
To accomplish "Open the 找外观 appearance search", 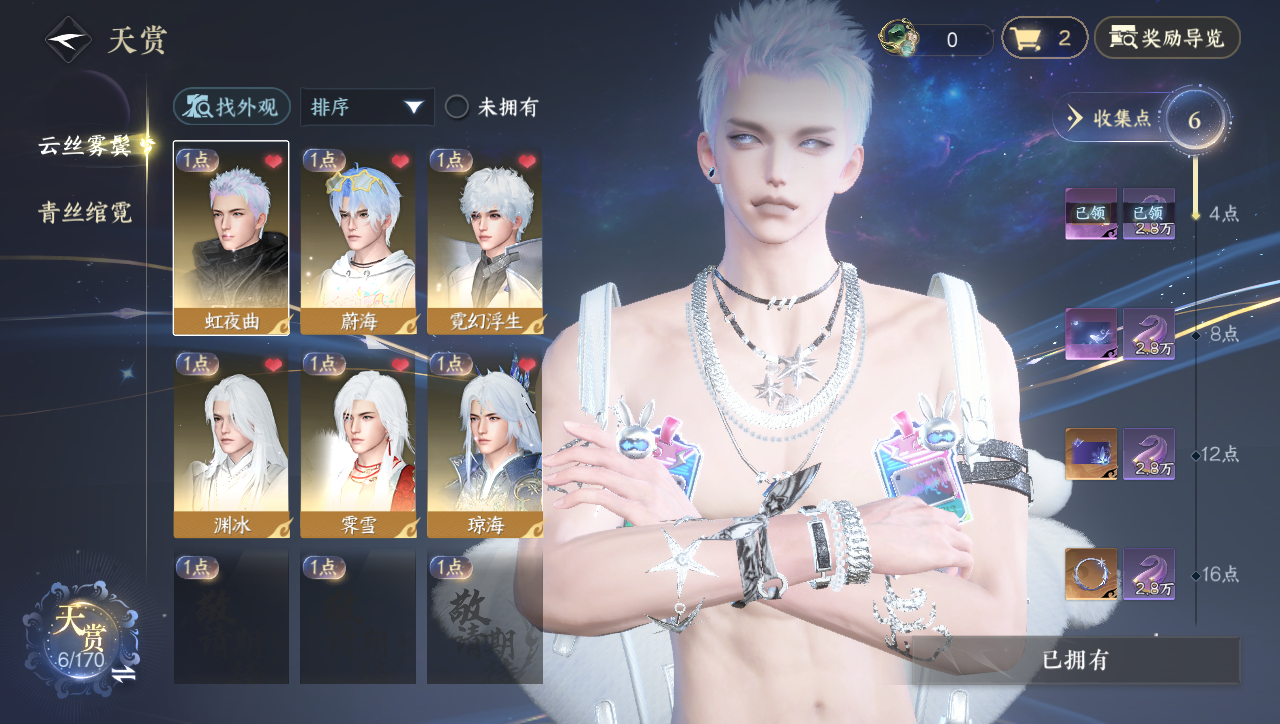I will (232, 107).
